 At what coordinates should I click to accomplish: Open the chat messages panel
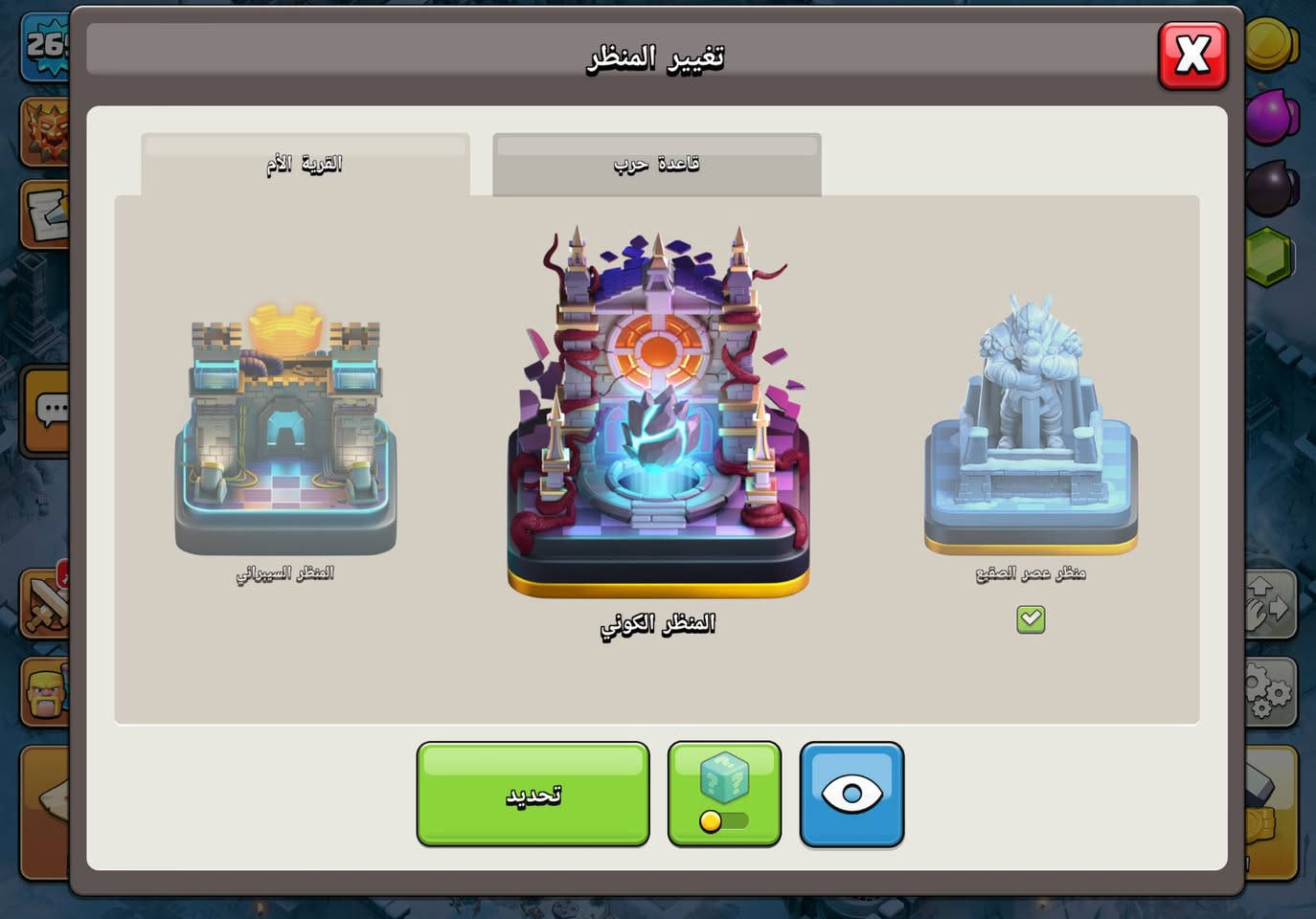pyautogui.click(x=45, y=412)
